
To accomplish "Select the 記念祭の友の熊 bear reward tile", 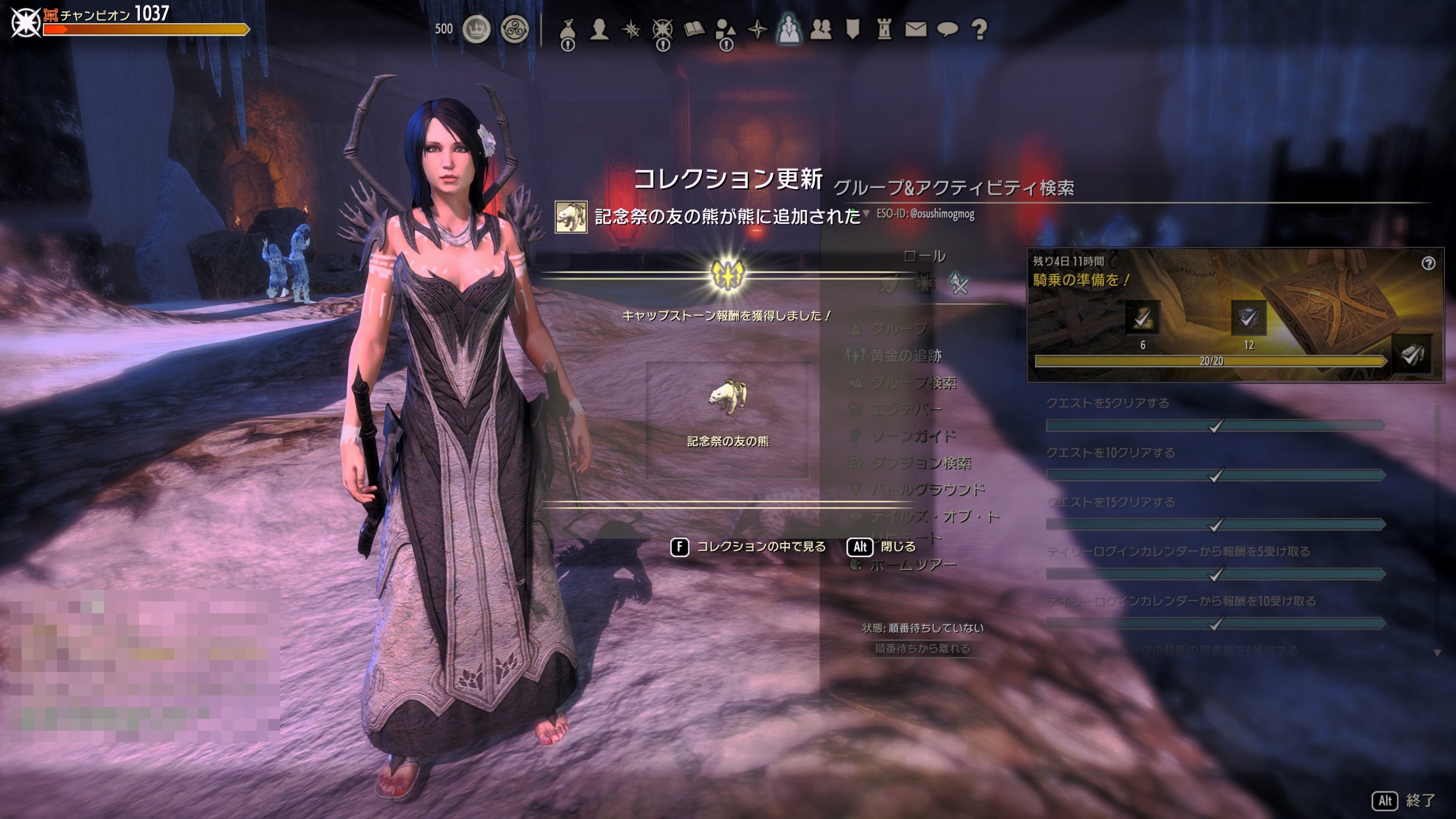I will click(x=727, y=419).
